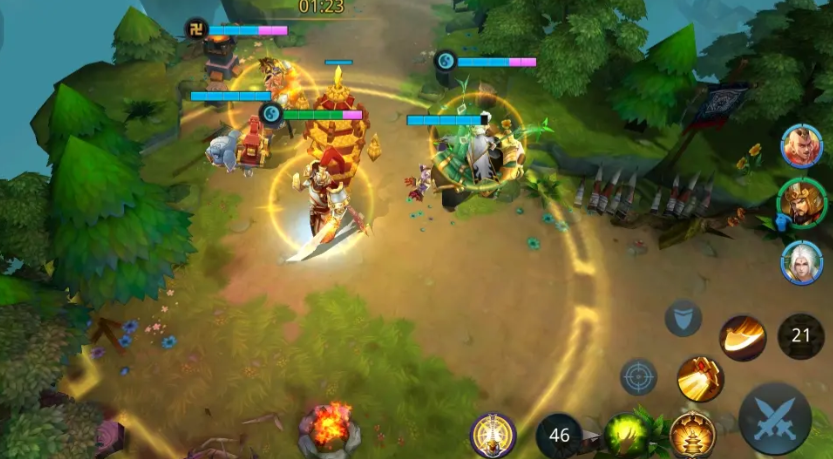Image resolution: width=833 pixels, height=459 pixels.
Task: Activate the golden blade slash skill
Action: [742, 337]
